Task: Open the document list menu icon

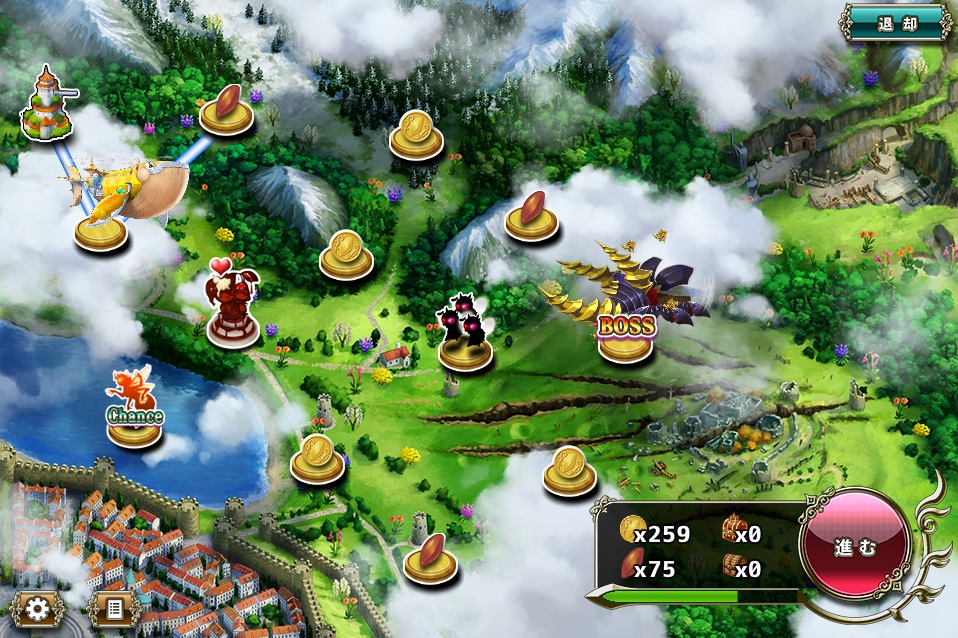Action: (114, 609)
